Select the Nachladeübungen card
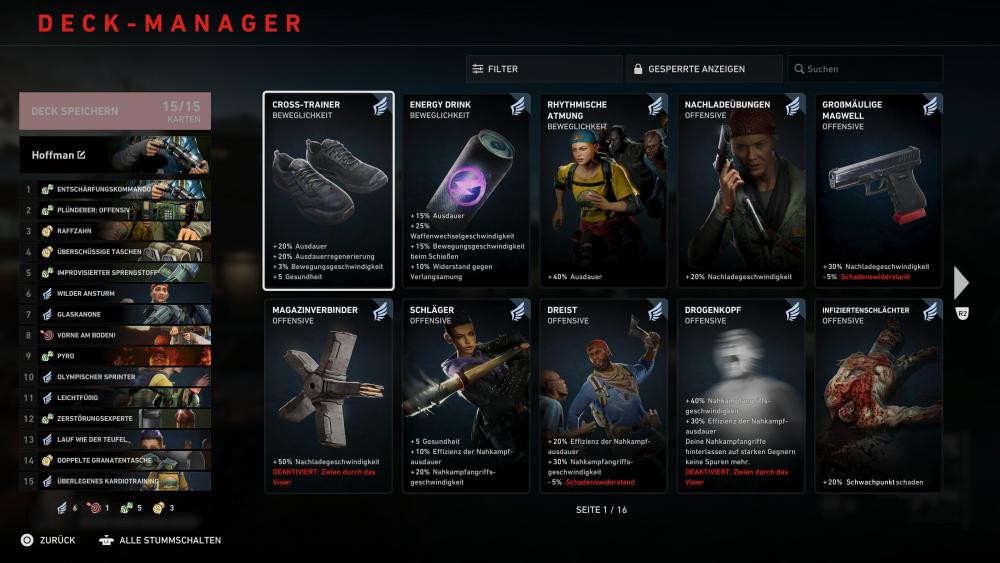The width and height of the screenshot is (1000, 563). pyautogui.click(x=741, y=191)
